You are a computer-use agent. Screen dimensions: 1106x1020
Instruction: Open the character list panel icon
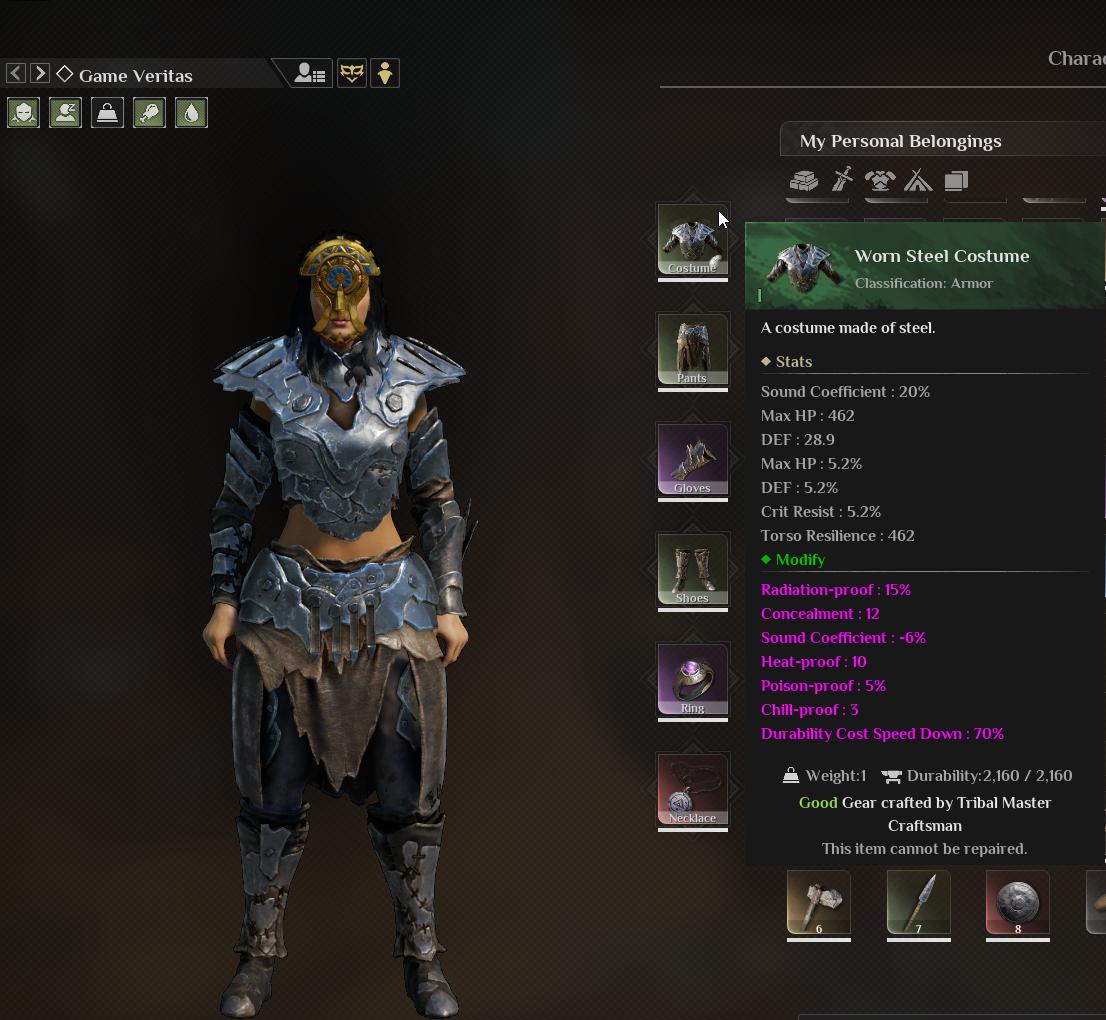point(310,73)
